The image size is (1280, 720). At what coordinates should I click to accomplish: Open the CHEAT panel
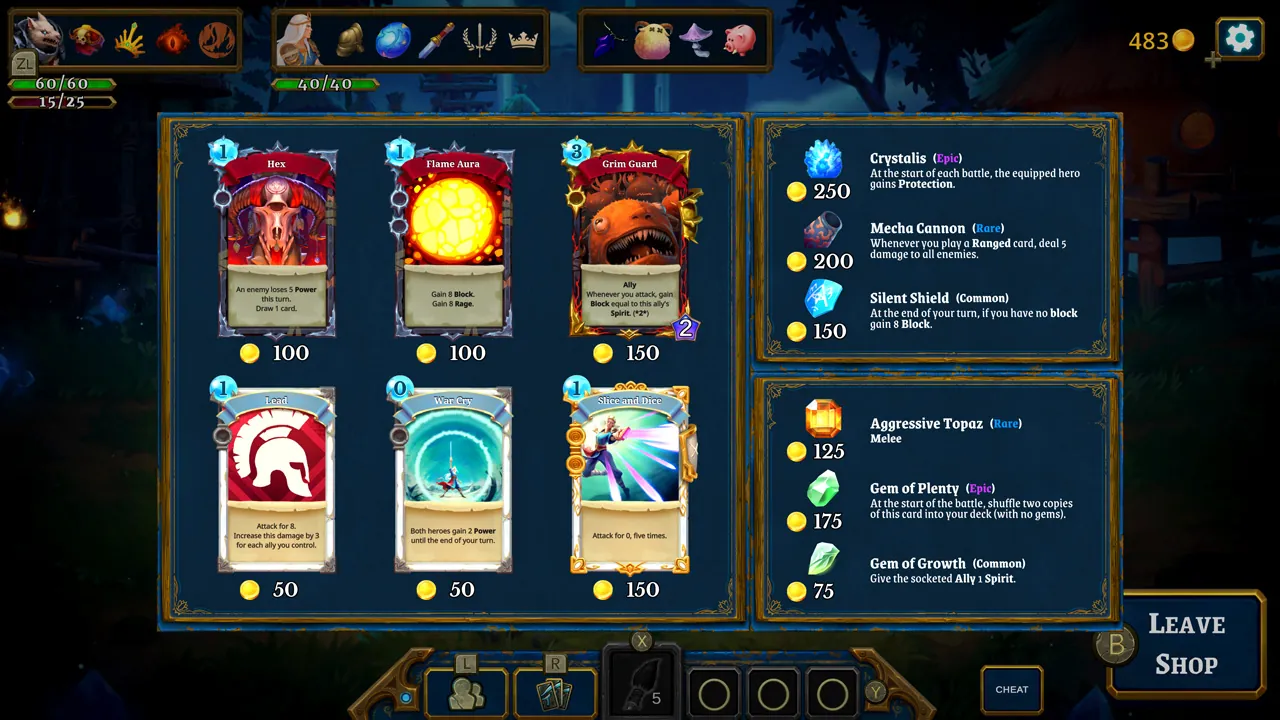tap(1011, 689)
